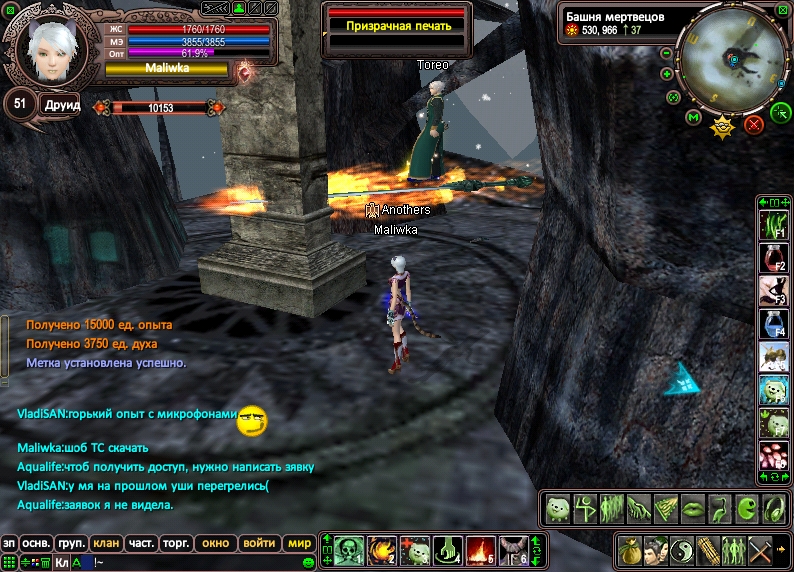
Task: Open the 'мир' chat channel tab
Action: [x=298, y=543]
